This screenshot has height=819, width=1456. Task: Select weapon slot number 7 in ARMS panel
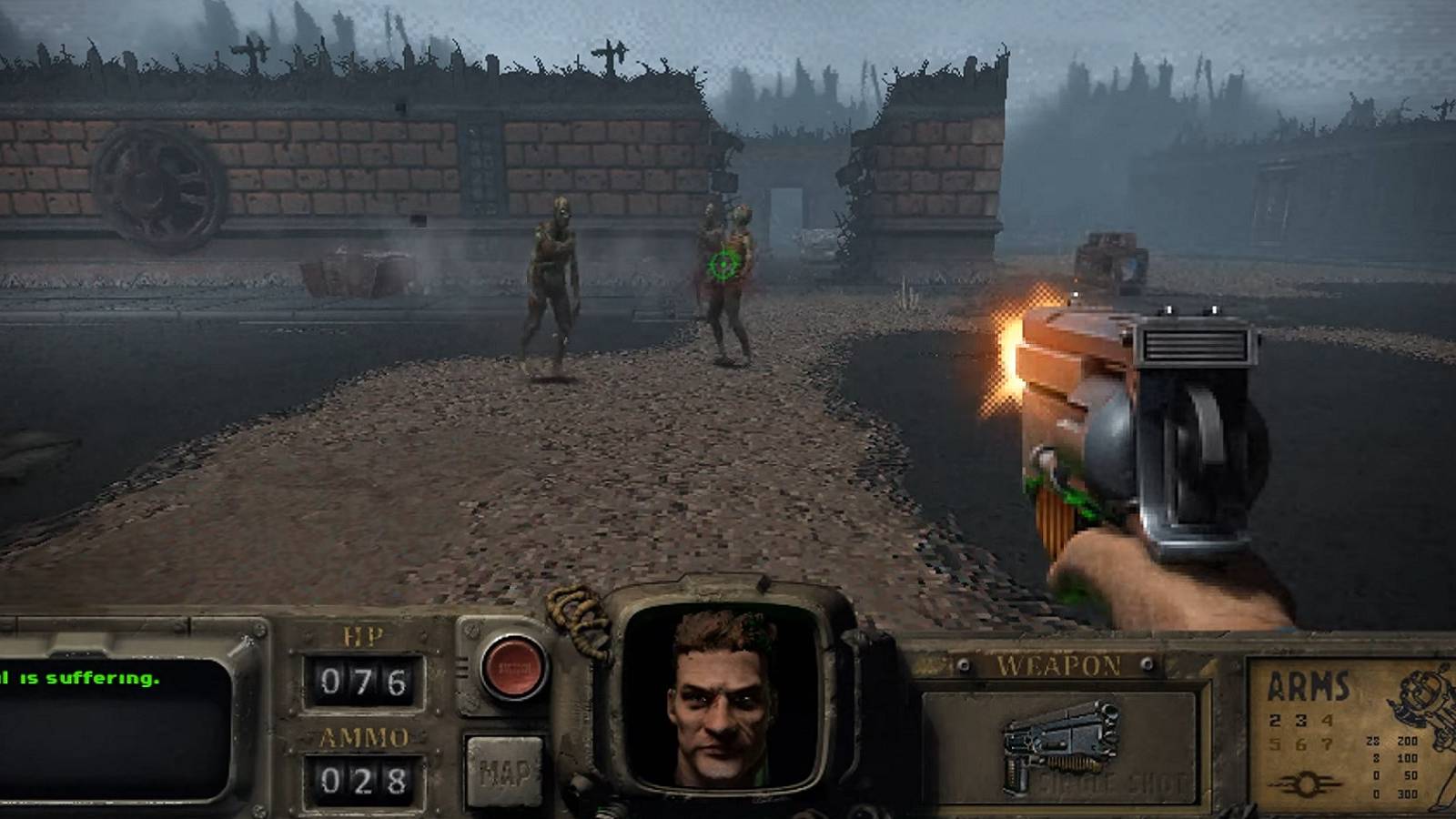[1327, 742]
